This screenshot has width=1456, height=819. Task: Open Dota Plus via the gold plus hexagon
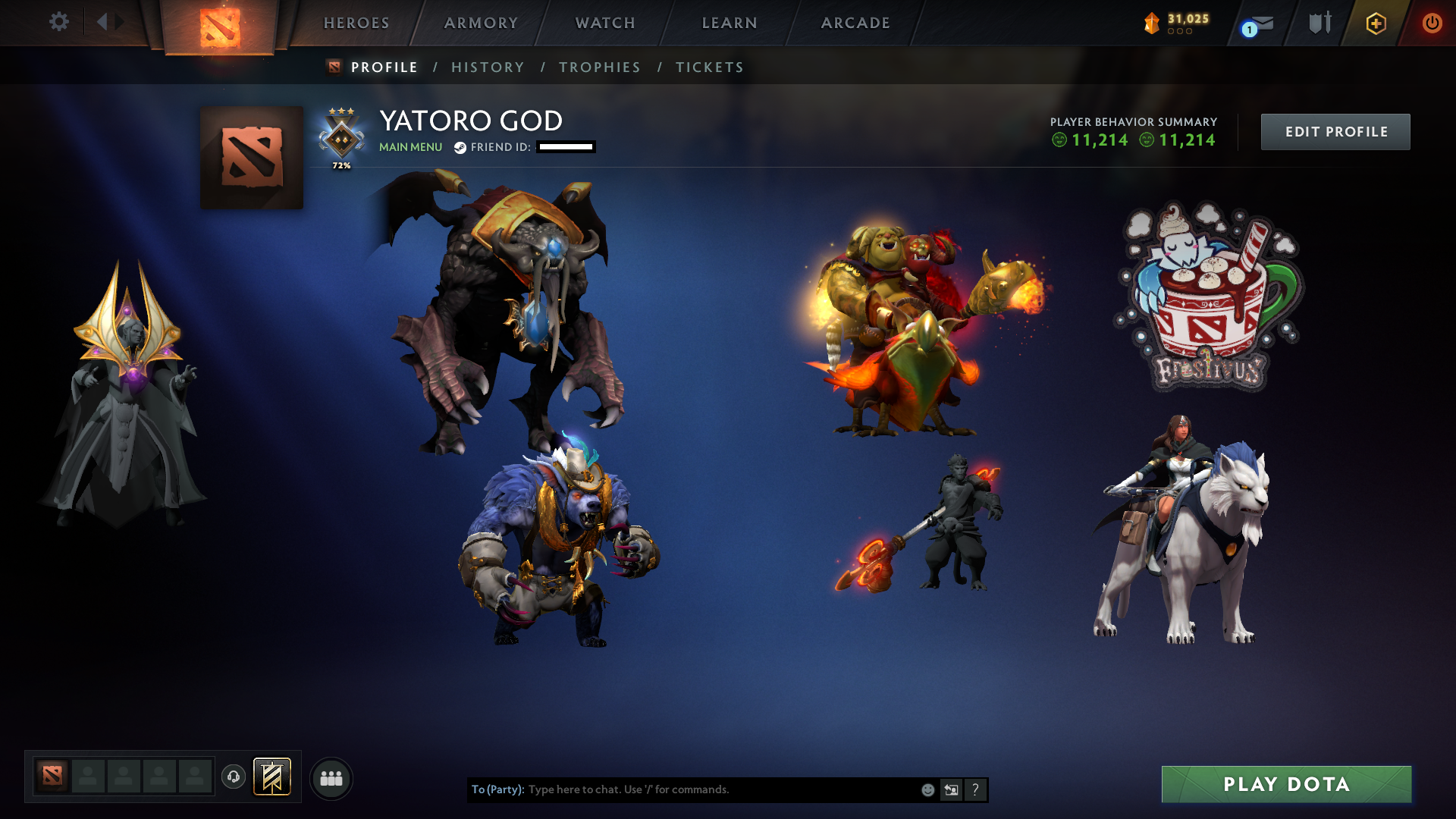click(1376, 23)
